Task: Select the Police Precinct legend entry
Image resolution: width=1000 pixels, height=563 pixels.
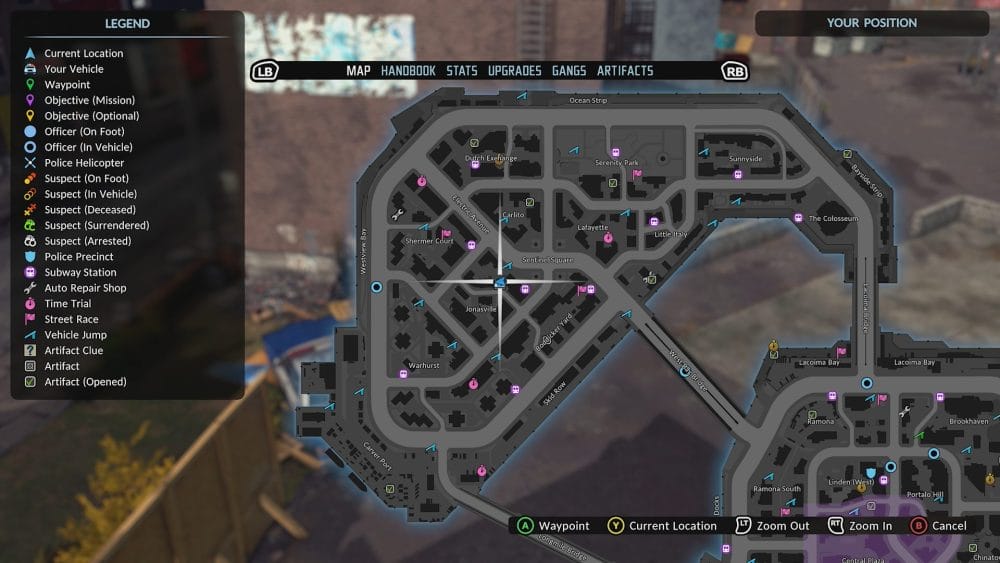Action: pyautogui.click(x=78, y=257)
